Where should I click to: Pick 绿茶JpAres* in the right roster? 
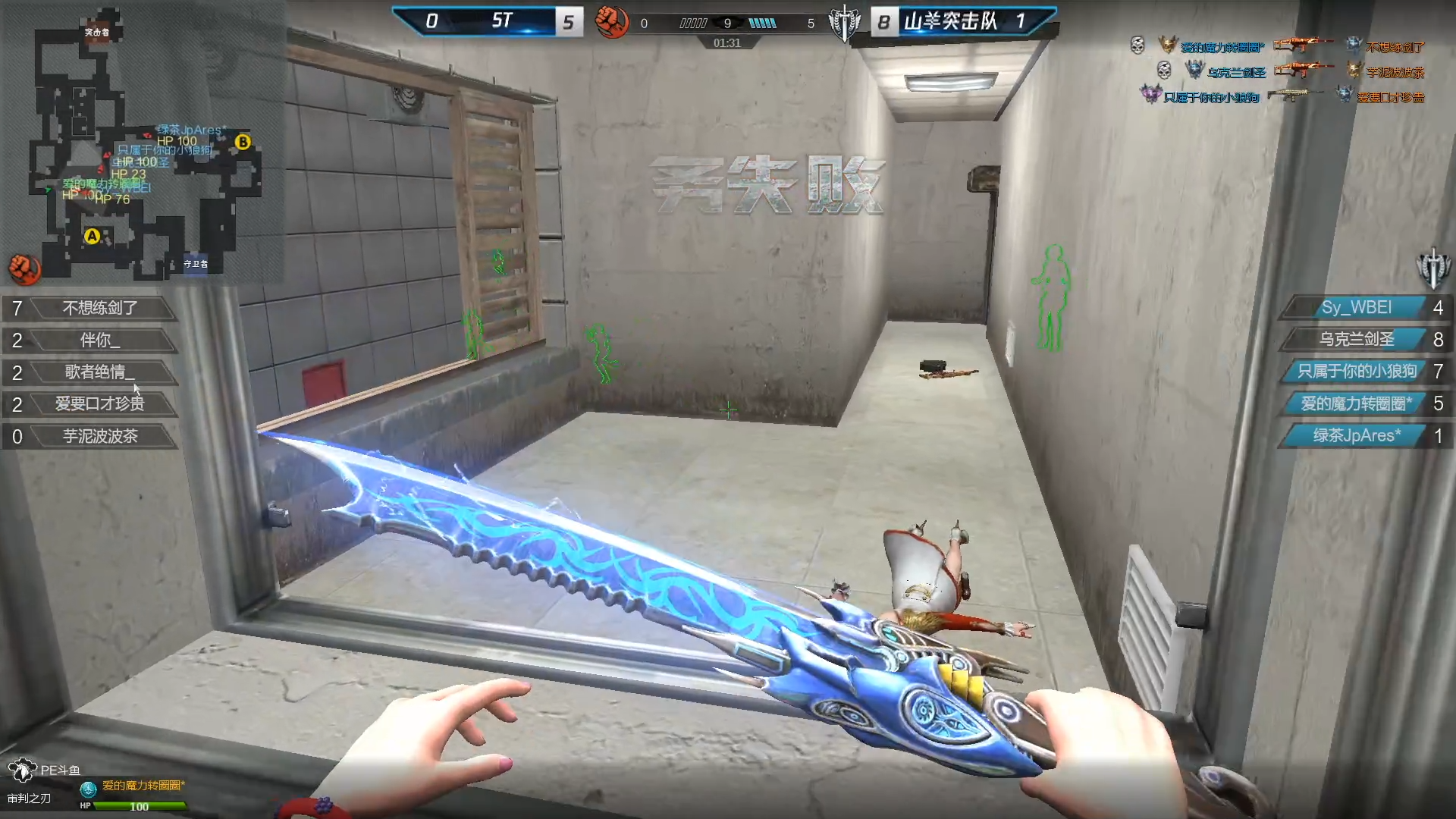tap(1356, 436)
